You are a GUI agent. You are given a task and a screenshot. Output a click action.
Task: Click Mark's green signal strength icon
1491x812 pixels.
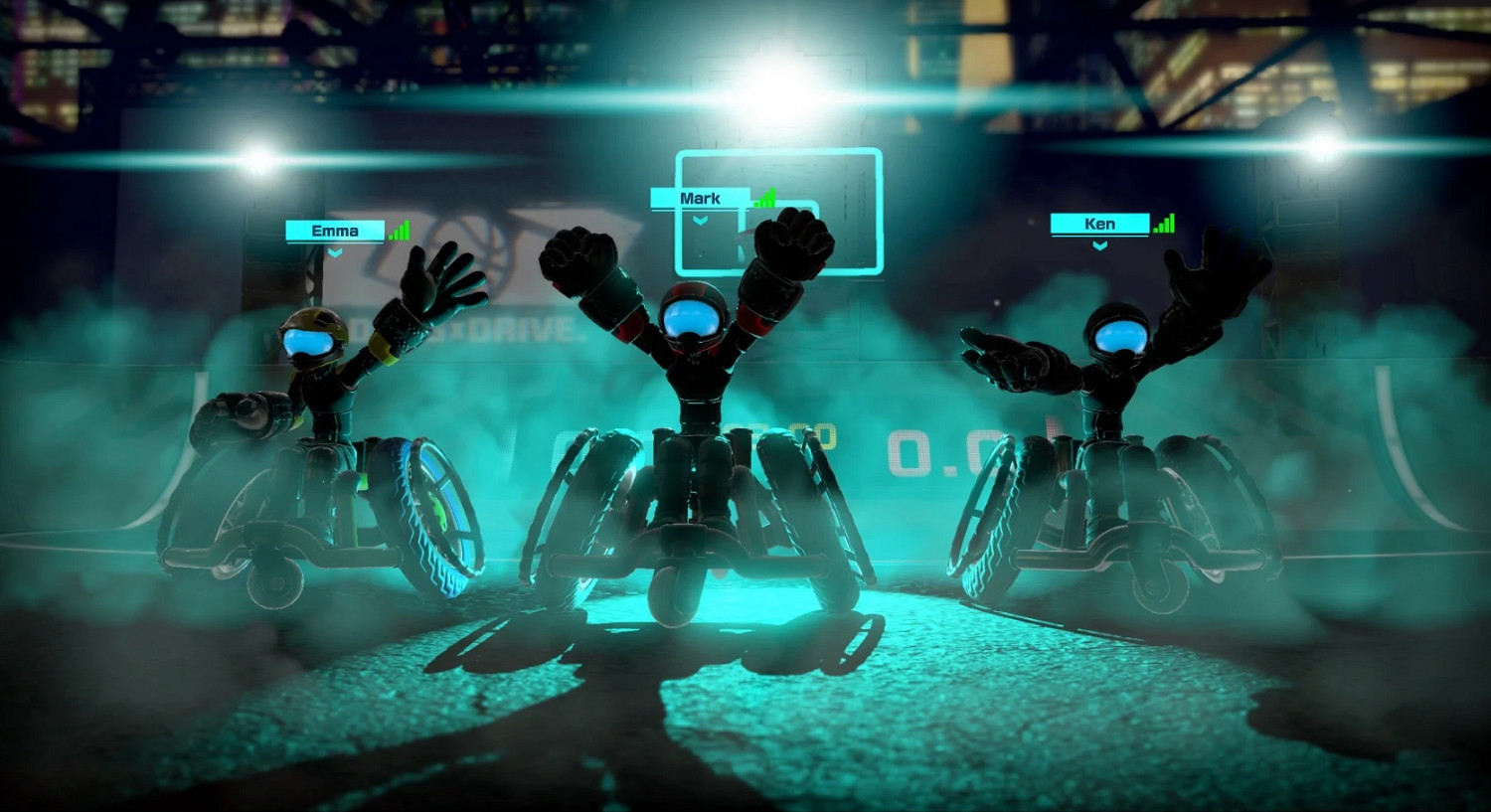click(x=763, y=198)
